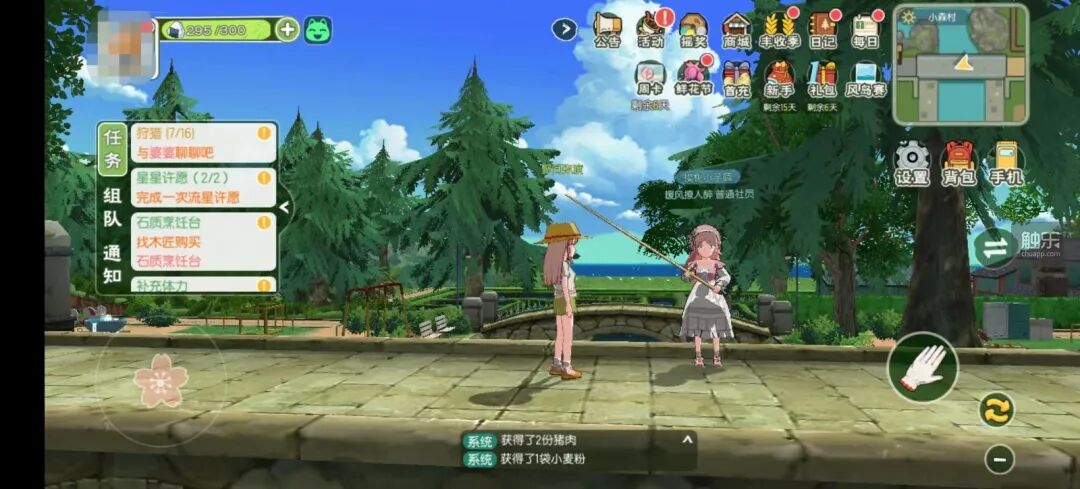Tap the white glove interact button
1080x489 pixels.
coord(922,367)
